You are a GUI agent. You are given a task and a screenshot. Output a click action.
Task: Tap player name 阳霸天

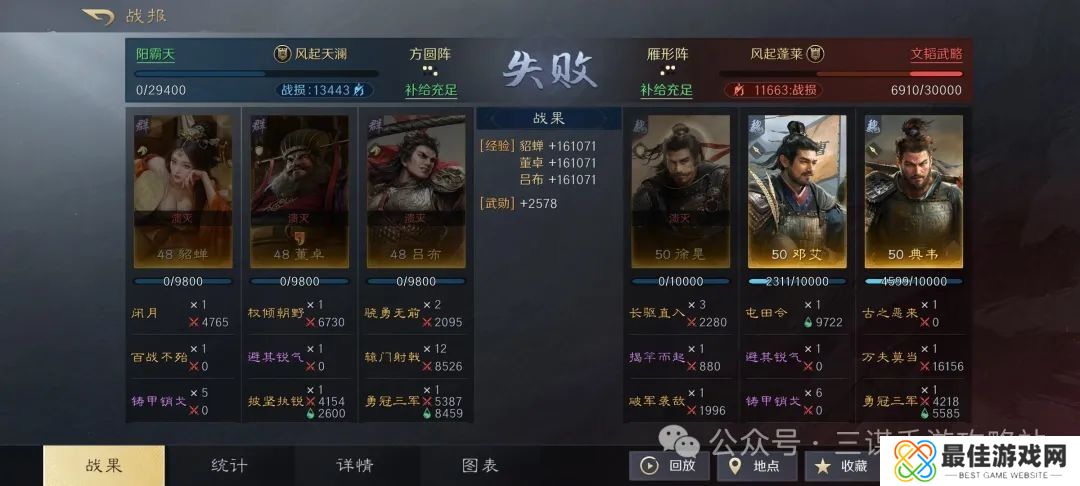pos(155,54)
